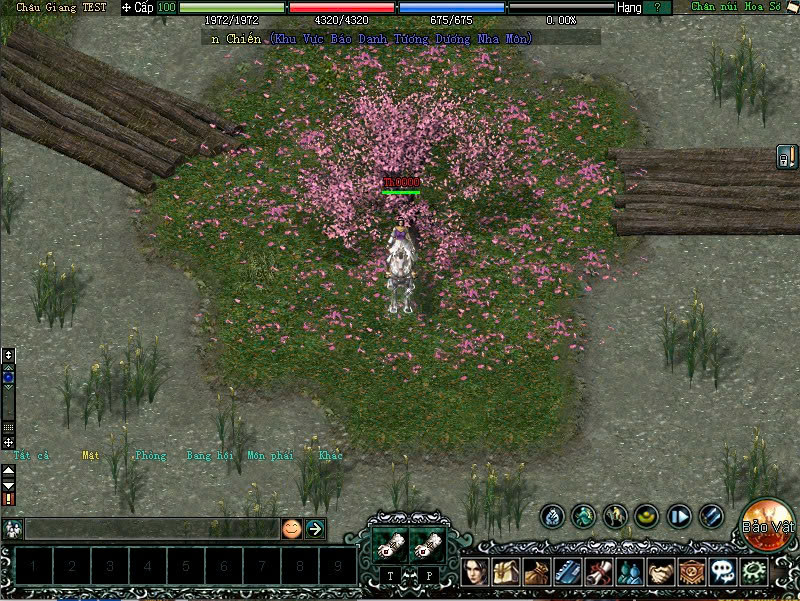Click the round play-arrow button

tap(679, 516)
